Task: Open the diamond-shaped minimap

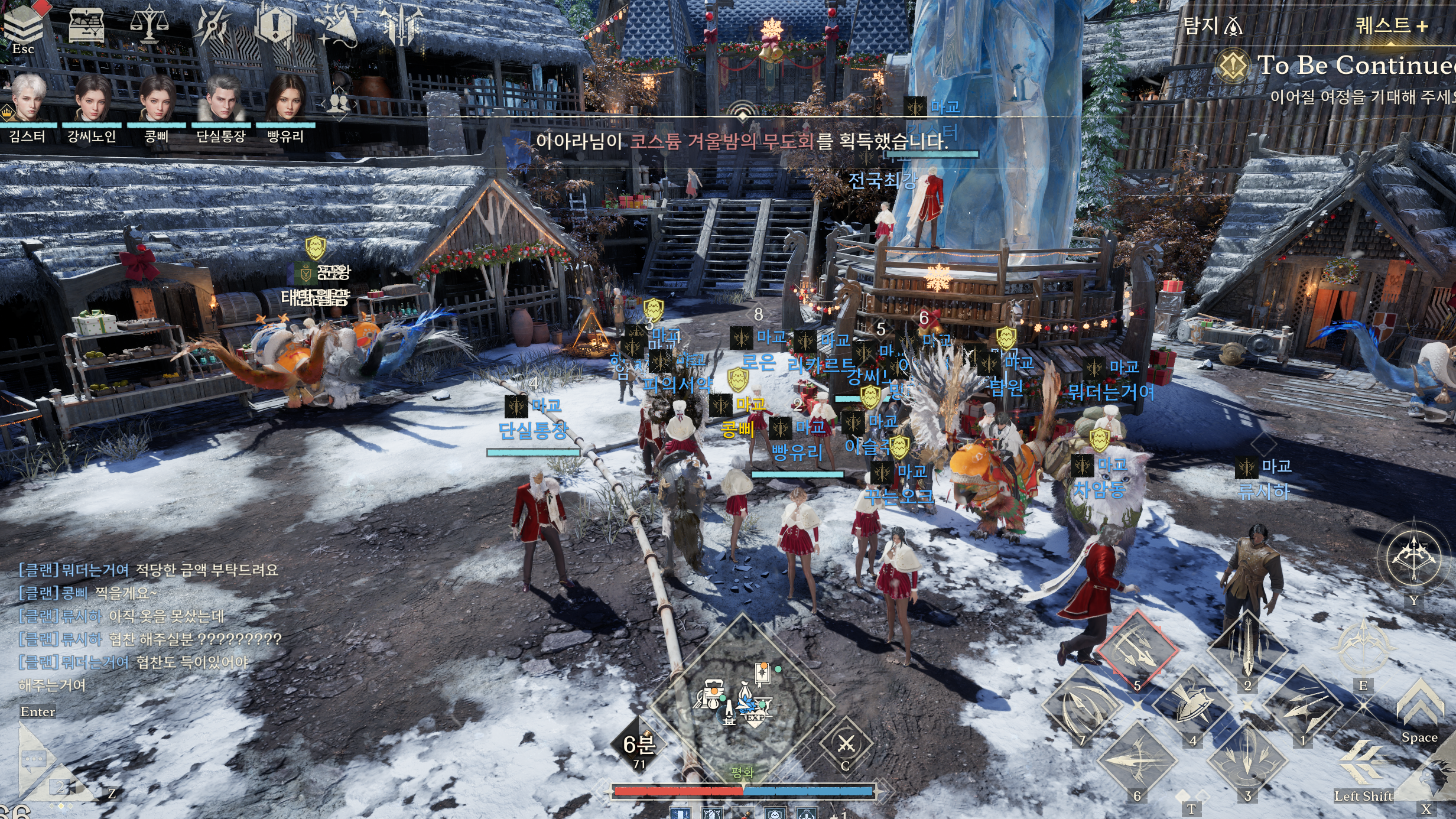Action: (x=742, y=703)
